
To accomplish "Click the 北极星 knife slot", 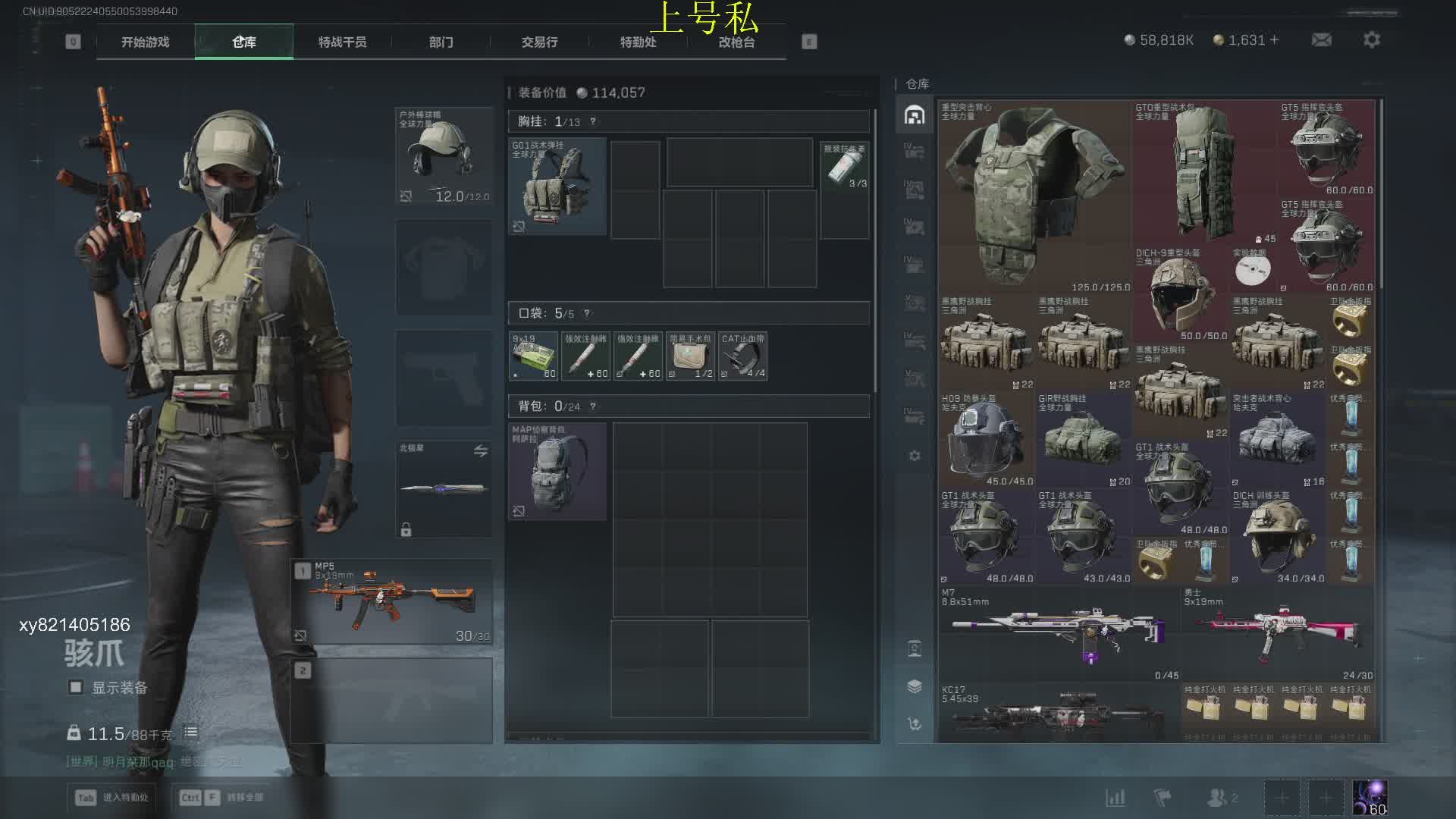I will [x=444, y=489].
